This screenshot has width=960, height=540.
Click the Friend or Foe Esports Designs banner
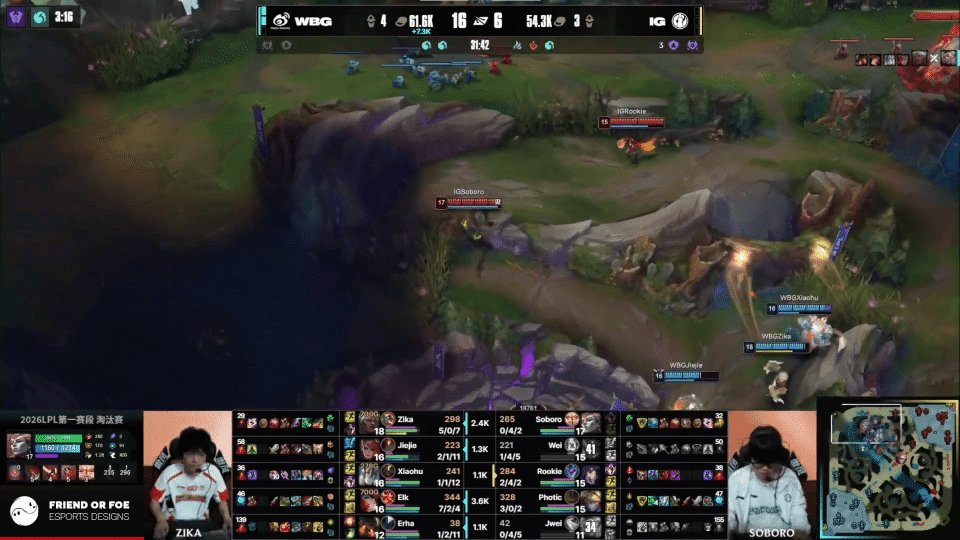click(70, 511)
